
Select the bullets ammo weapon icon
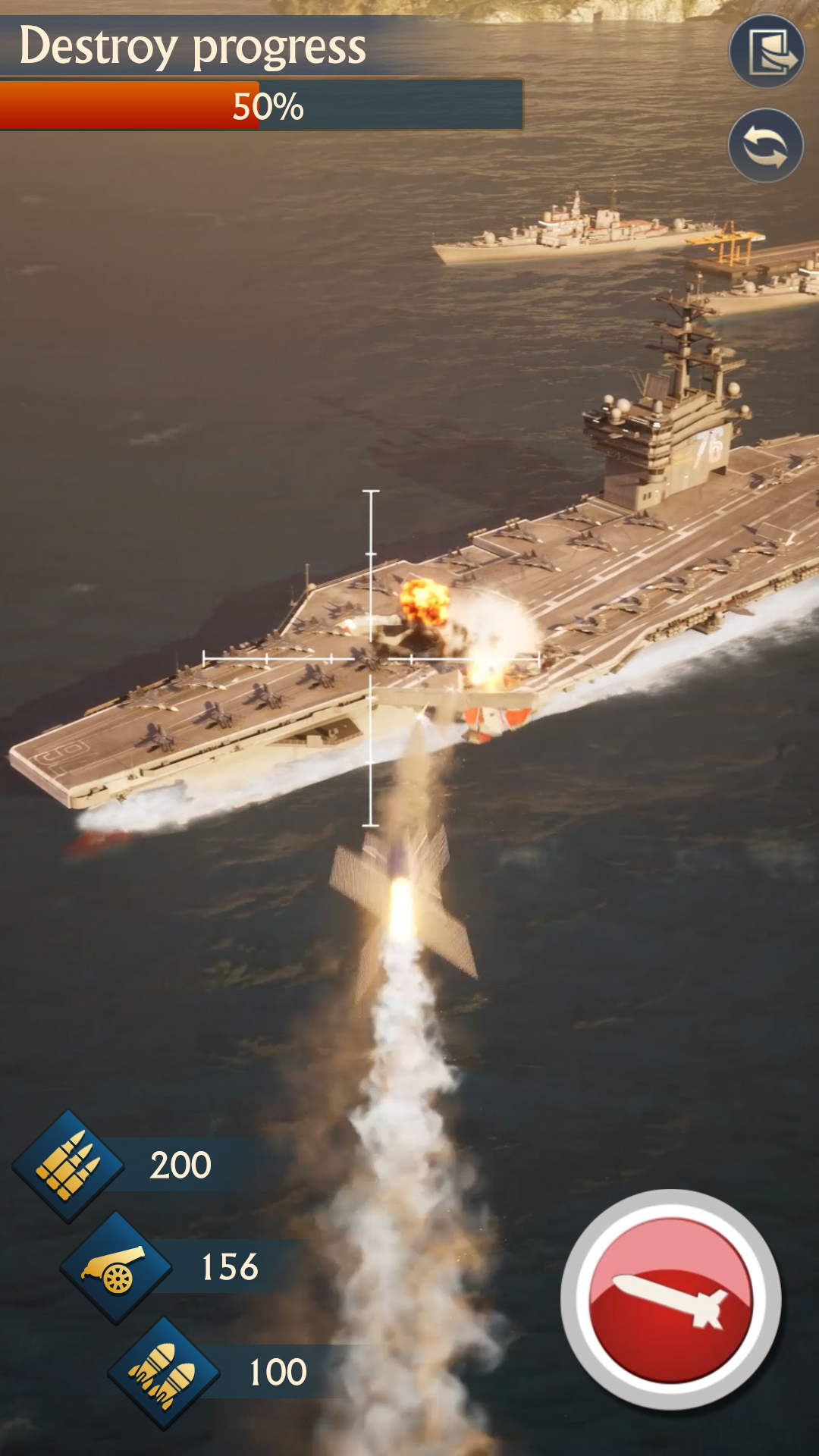pos(68,1166)
